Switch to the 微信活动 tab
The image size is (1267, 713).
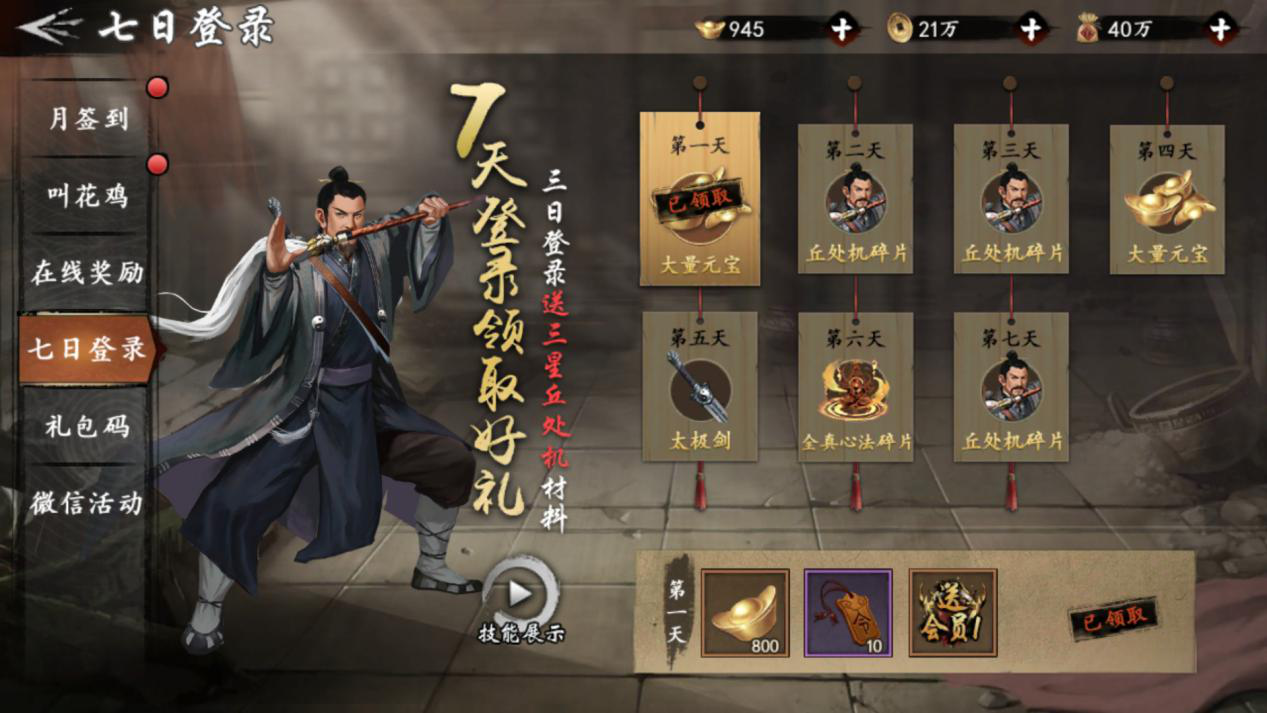(88, 502)
